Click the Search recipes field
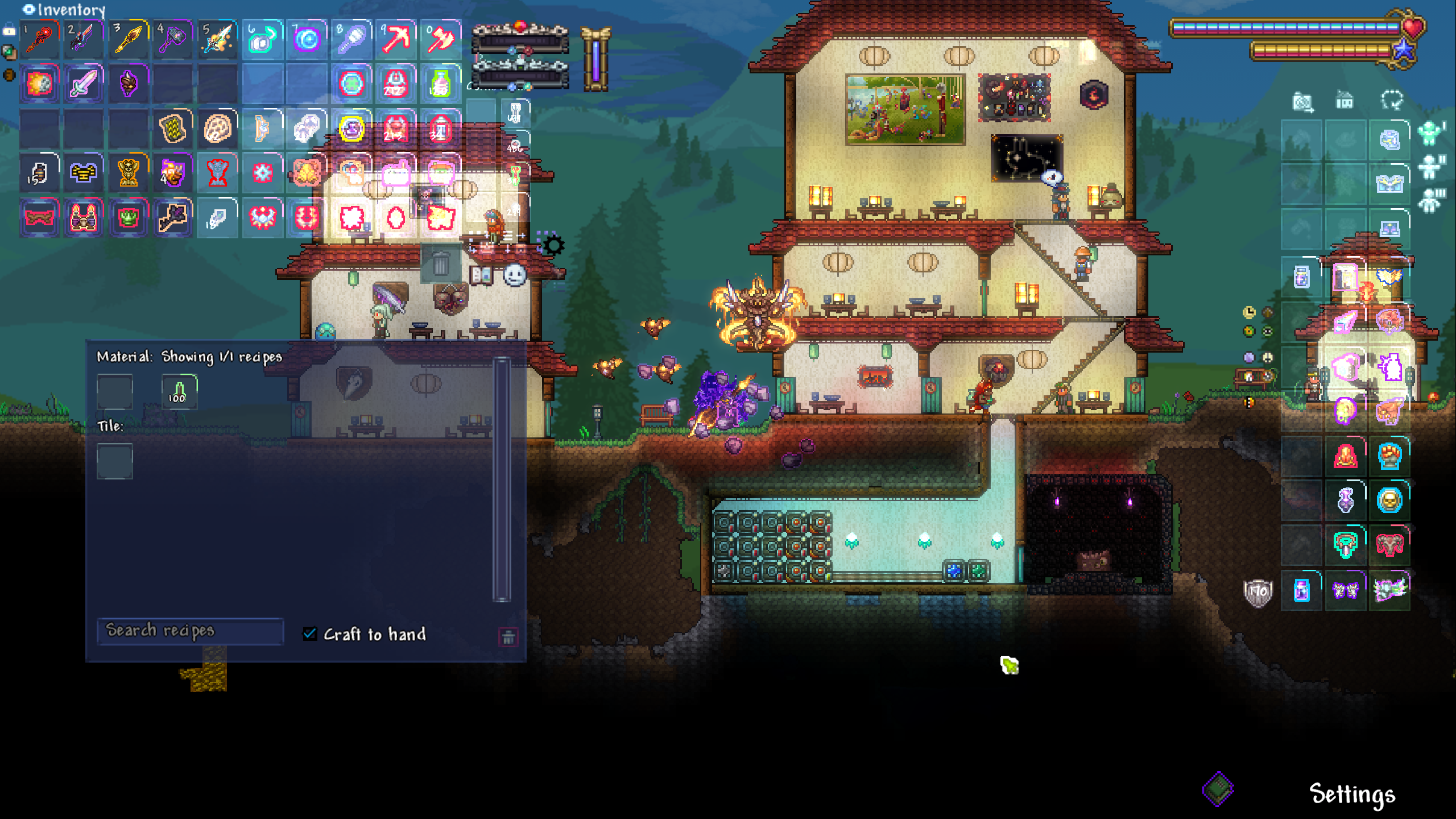The width and height of the screenshot is (1456, 819). (190, 631)
